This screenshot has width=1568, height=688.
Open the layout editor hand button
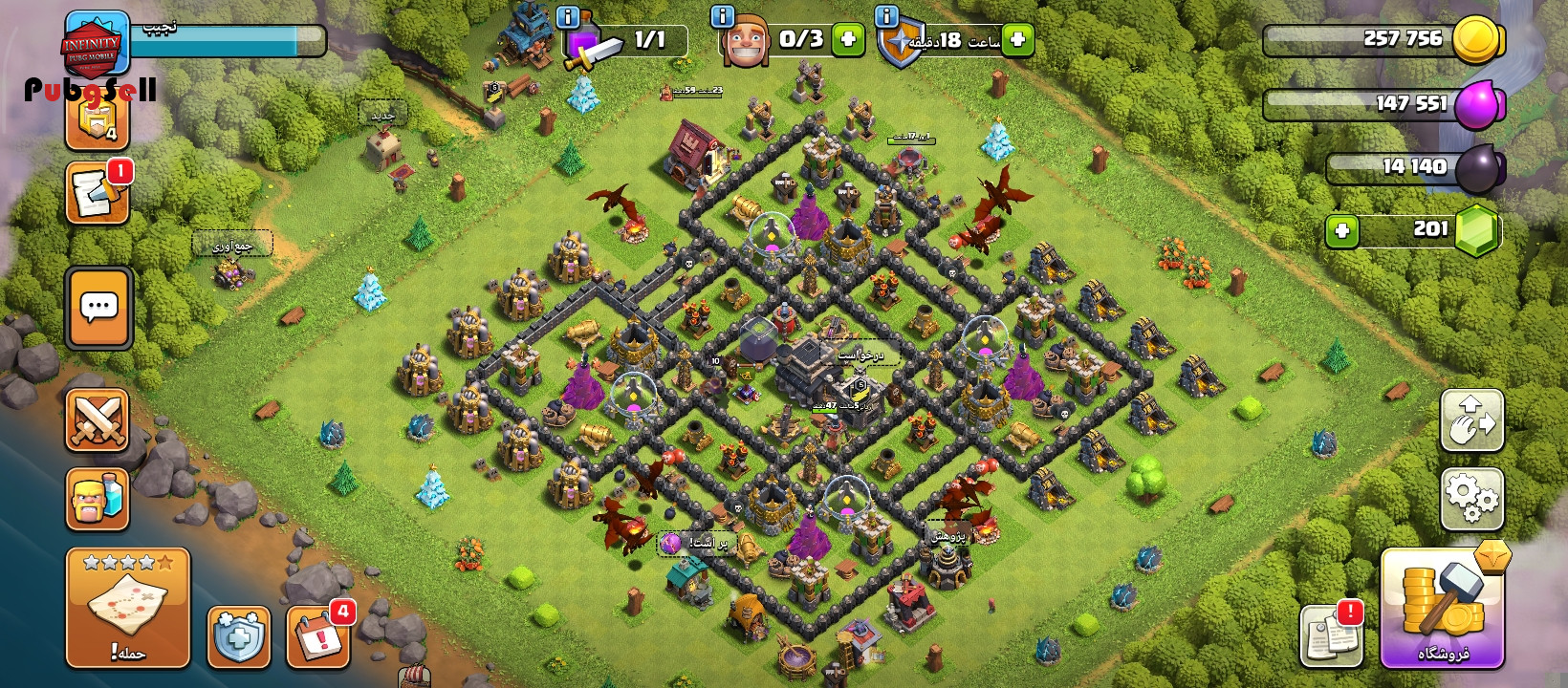(x=1471, y=420)
